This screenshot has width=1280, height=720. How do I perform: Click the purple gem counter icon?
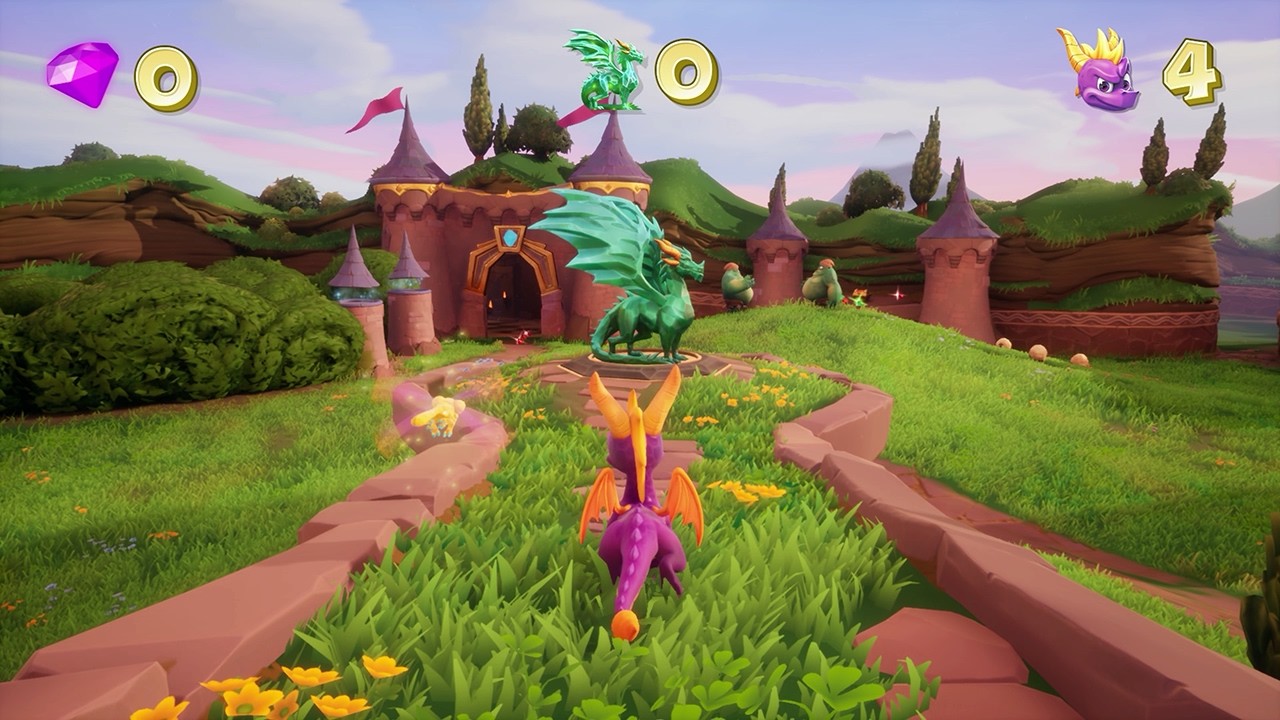click(82, 74)
